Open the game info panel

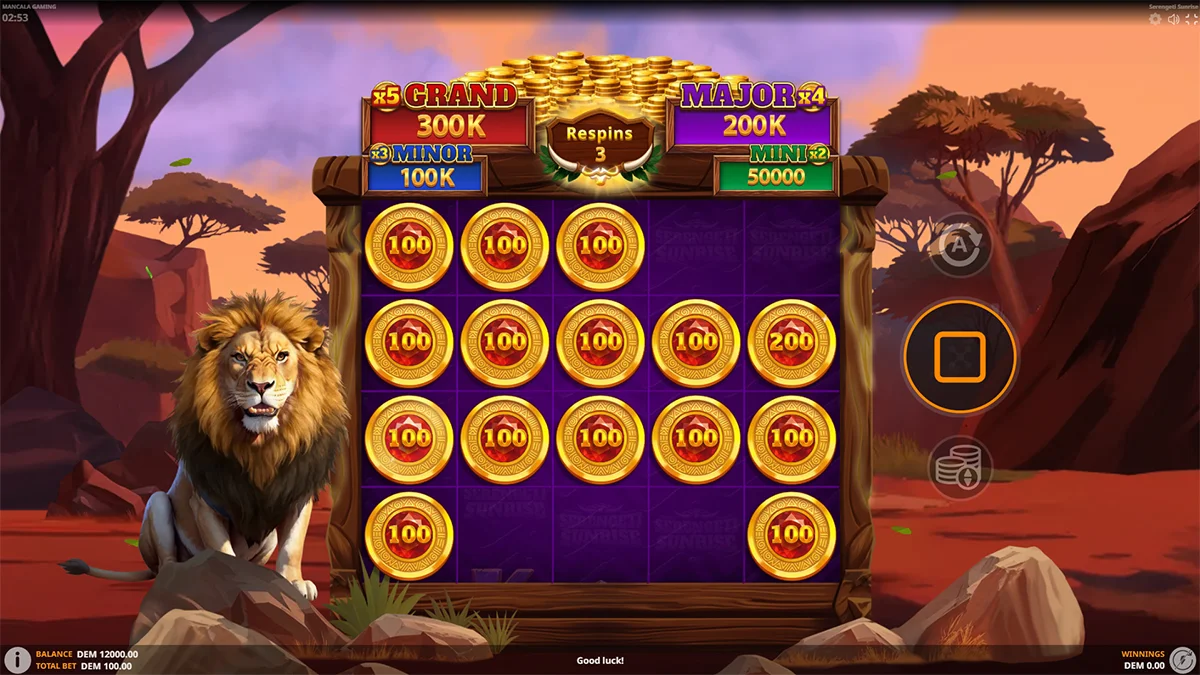click(x=17, y=659)
